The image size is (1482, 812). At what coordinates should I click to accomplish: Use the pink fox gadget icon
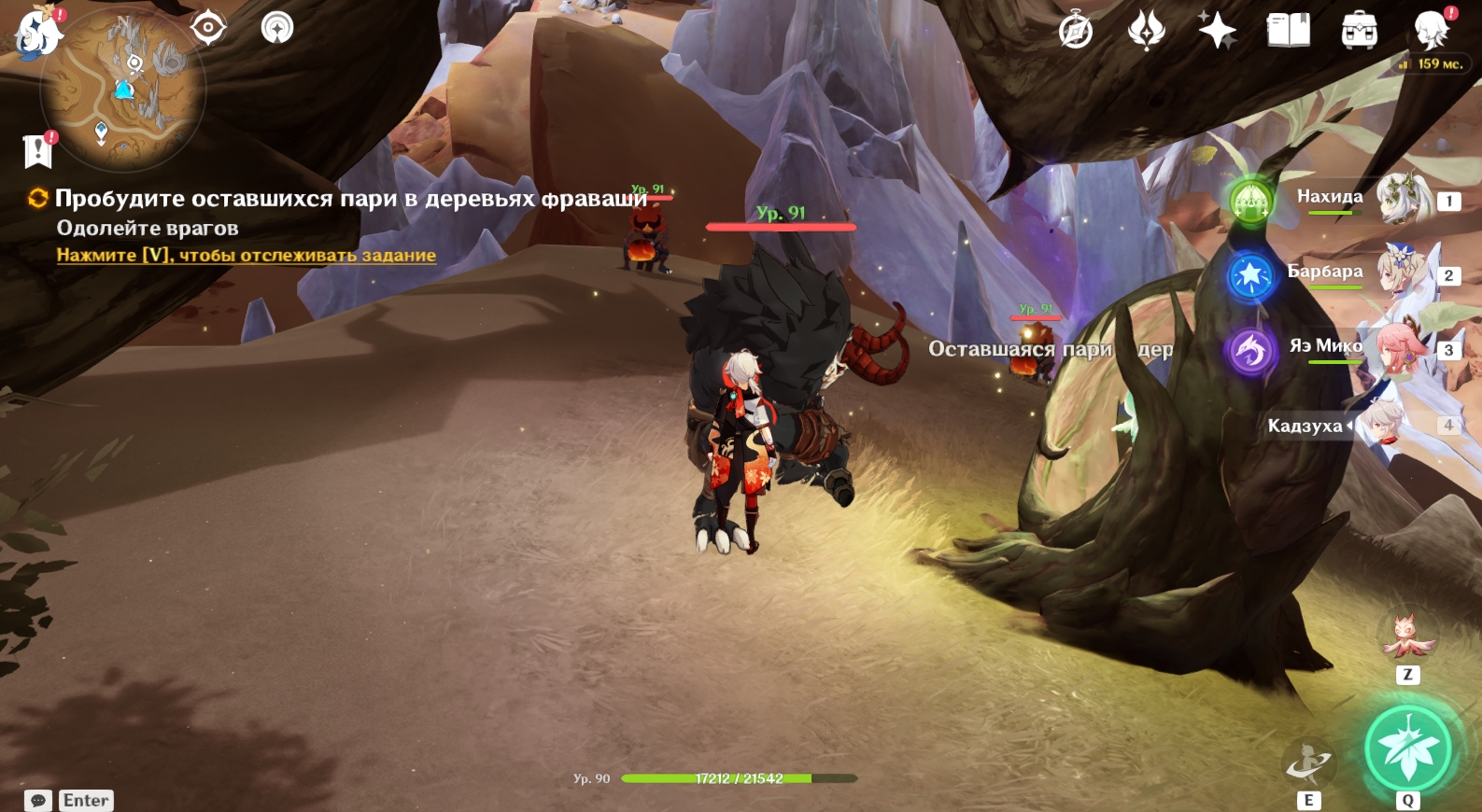tap(1407, 636)
